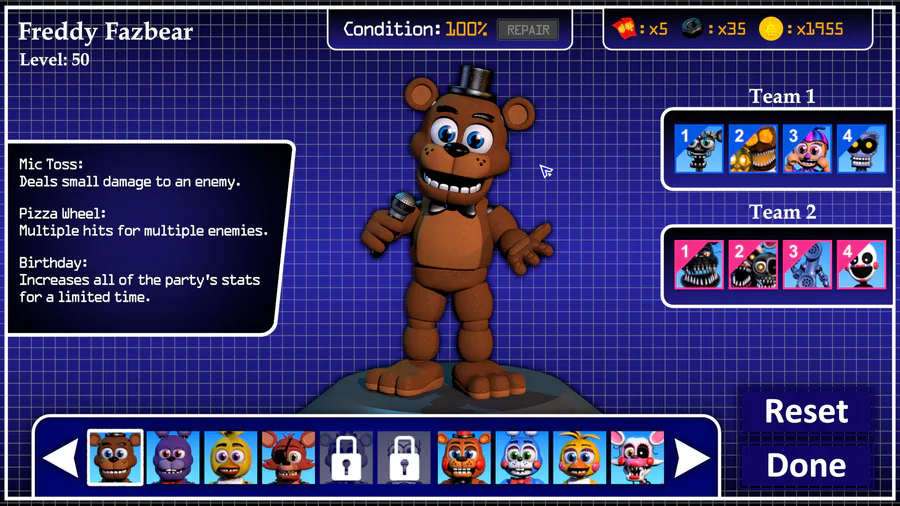
Task: Pick the telephone-head character in Team 2
Action: (806, 264)
